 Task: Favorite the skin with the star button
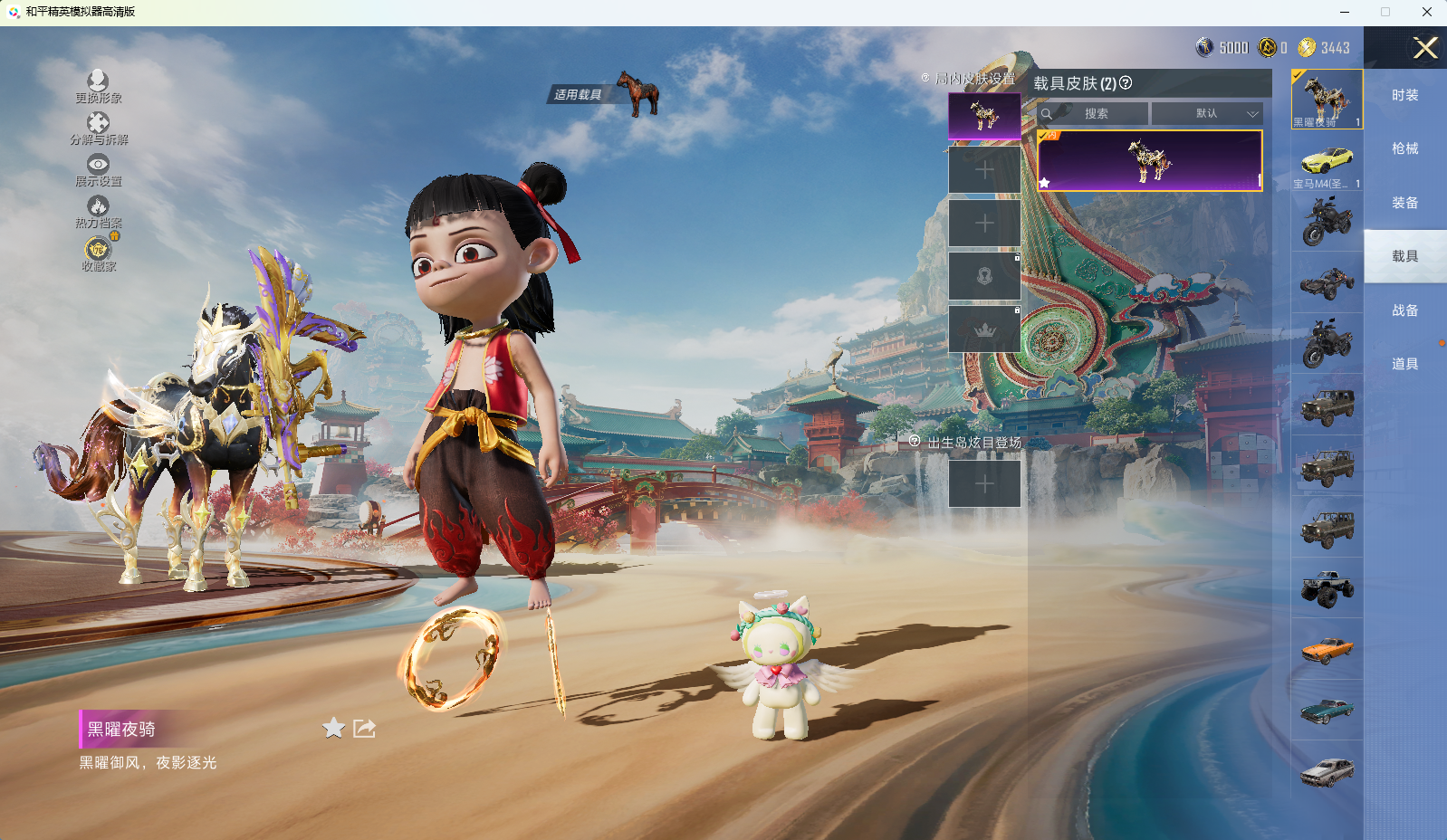pyautogui.click(x=333, y=728)
